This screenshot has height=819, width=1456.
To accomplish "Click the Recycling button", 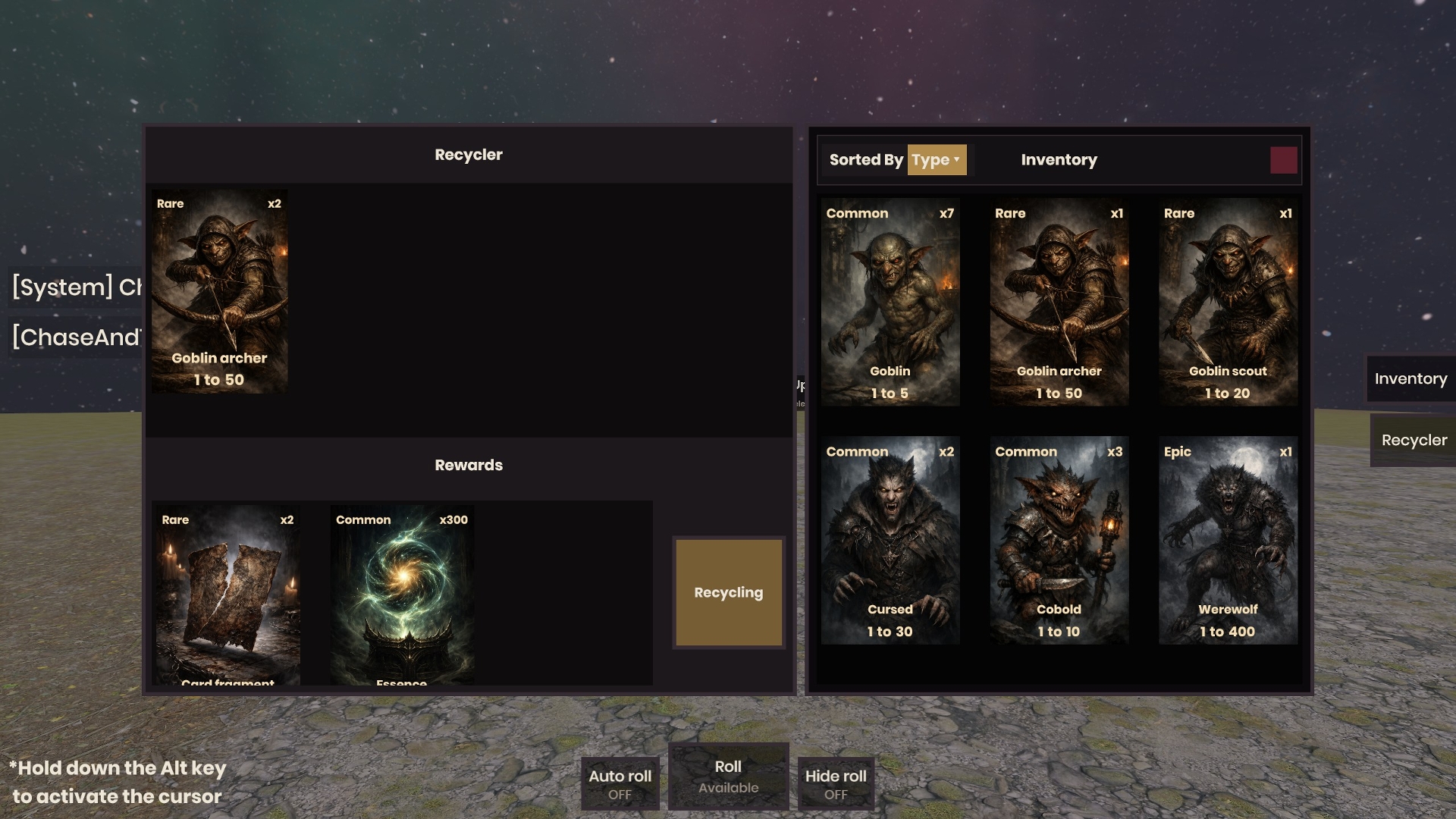I will point(728,592).
